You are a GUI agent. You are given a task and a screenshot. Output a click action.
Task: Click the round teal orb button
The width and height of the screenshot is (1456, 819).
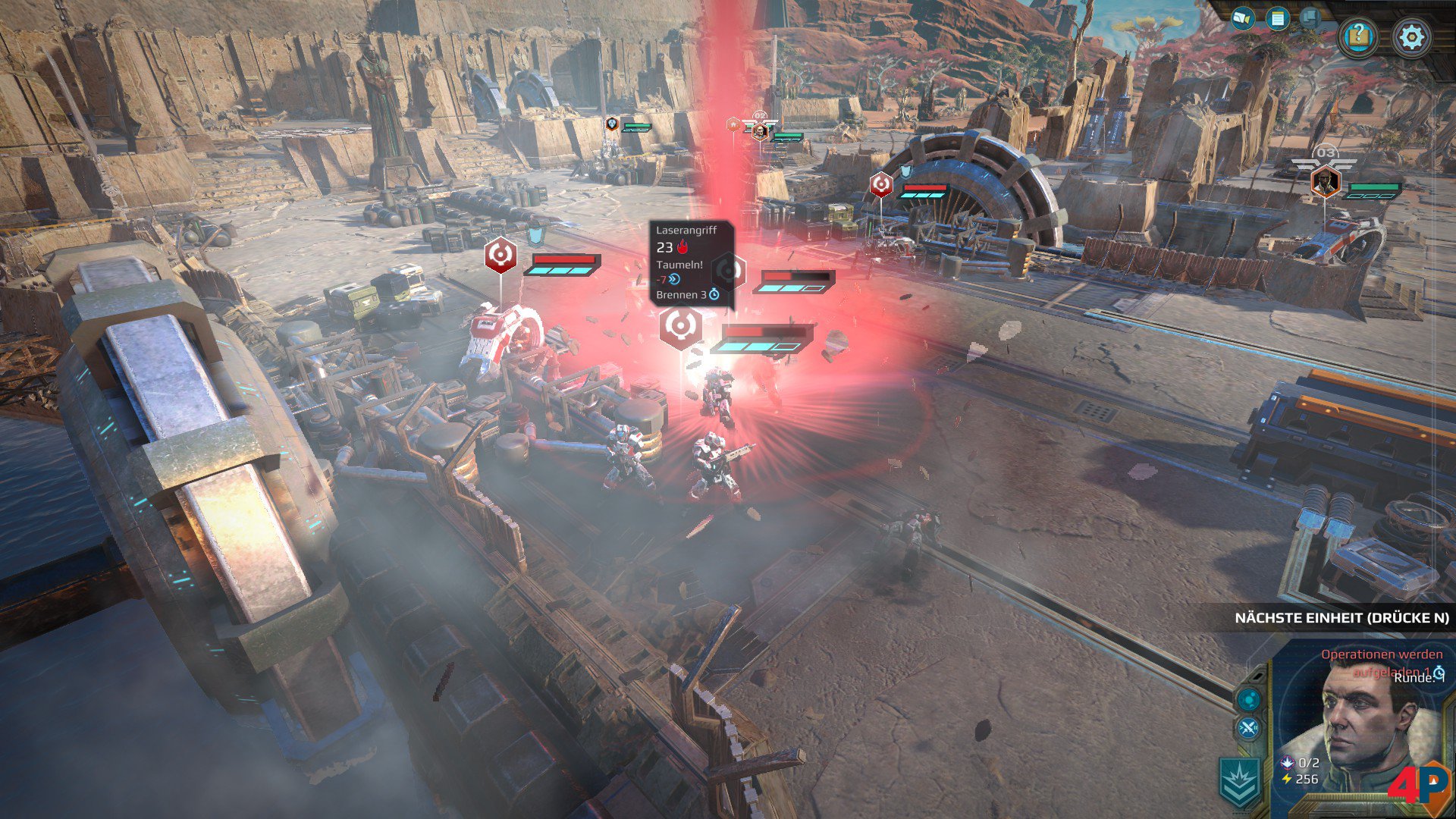click(1248, 698)
